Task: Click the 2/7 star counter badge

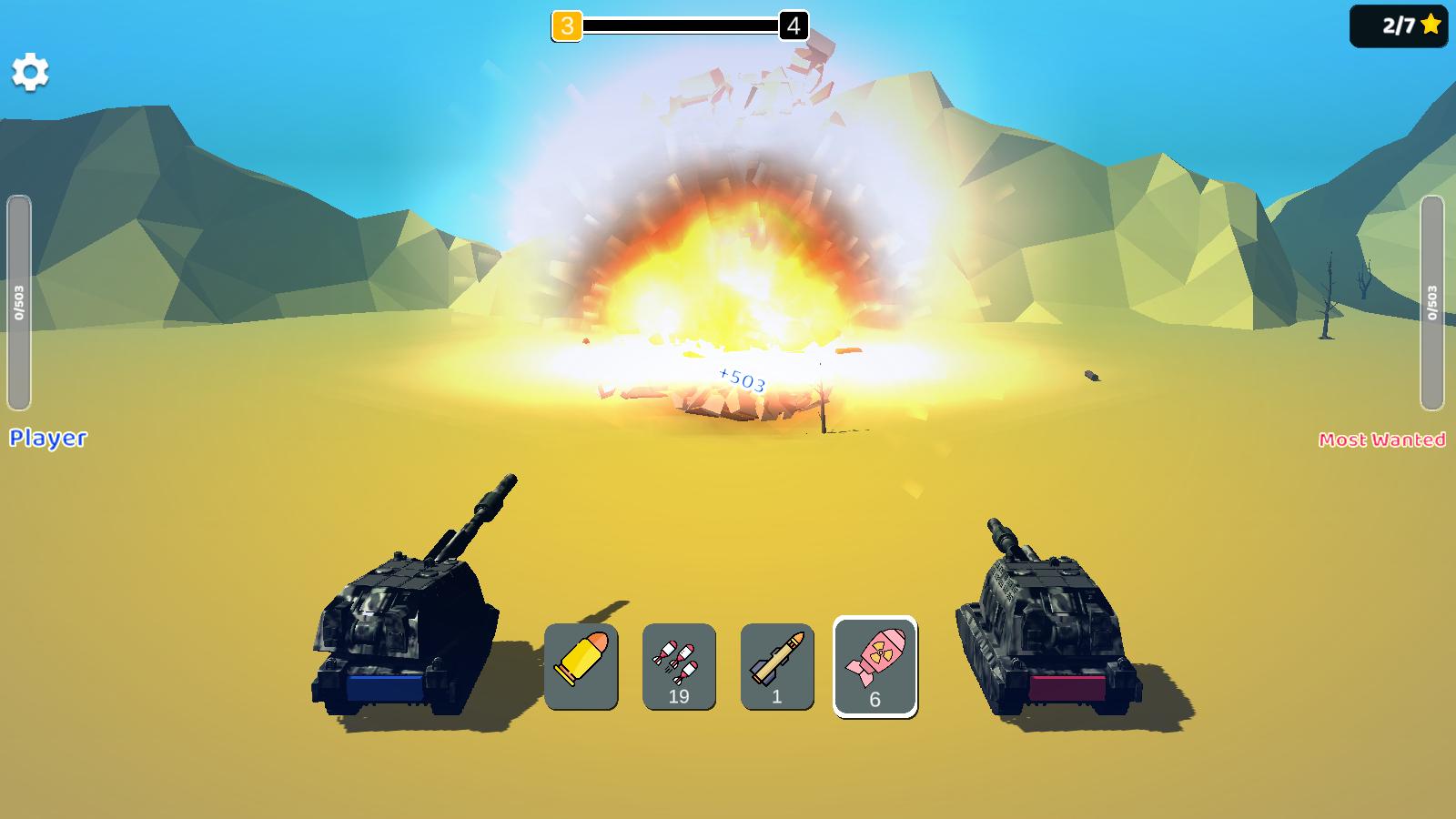Action: click(x=1399, y=27)
